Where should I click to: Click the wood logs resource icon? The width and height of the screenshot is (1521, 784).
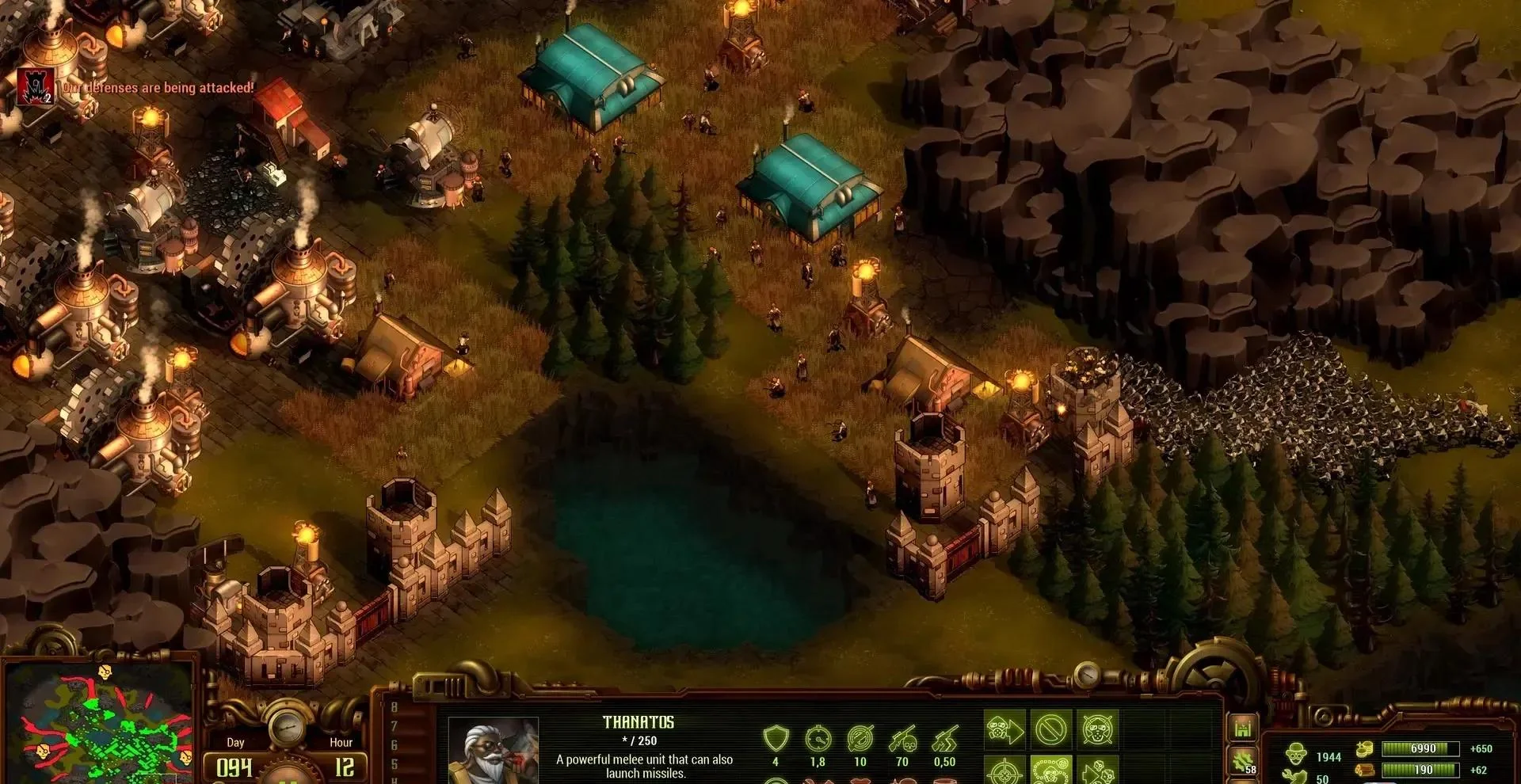pyautogui.click(x=1364, y=771)
